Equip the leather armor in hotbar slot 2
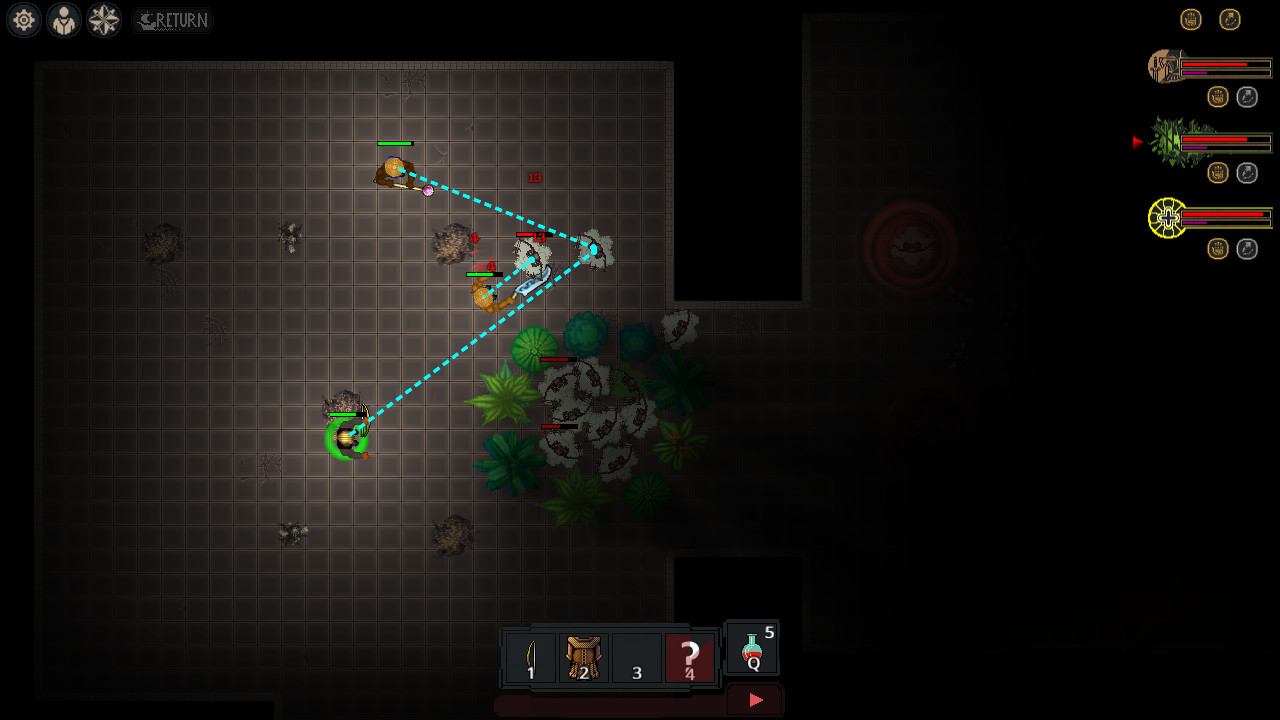1280x720 pixels. [x=584, y=655]
